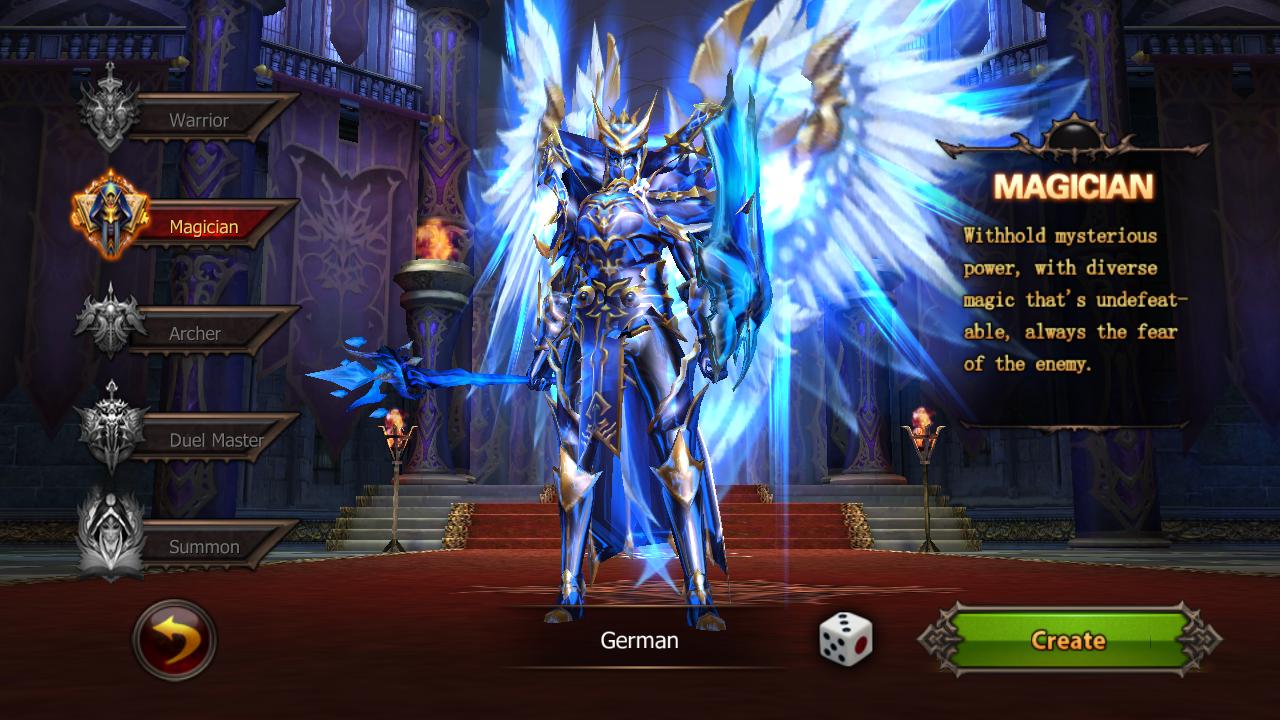Image resolution: width=1280 pixels, height=720 pixels.
Task: Go back with the round arrow button
Action: 174,640
